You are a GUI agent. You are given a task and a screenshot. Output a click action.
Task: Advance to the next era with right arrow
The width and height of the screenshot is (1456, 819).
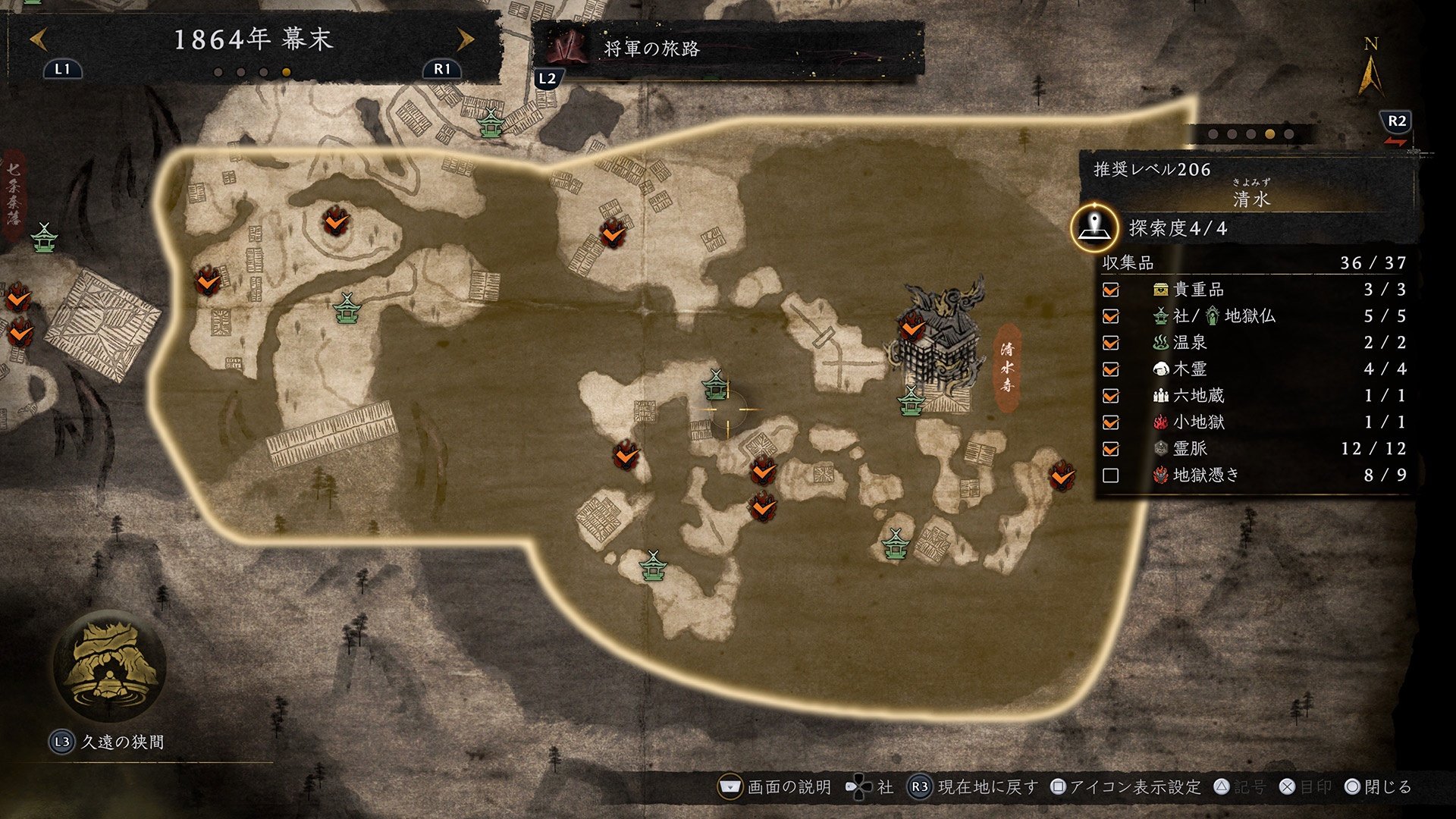pos(465,39)
